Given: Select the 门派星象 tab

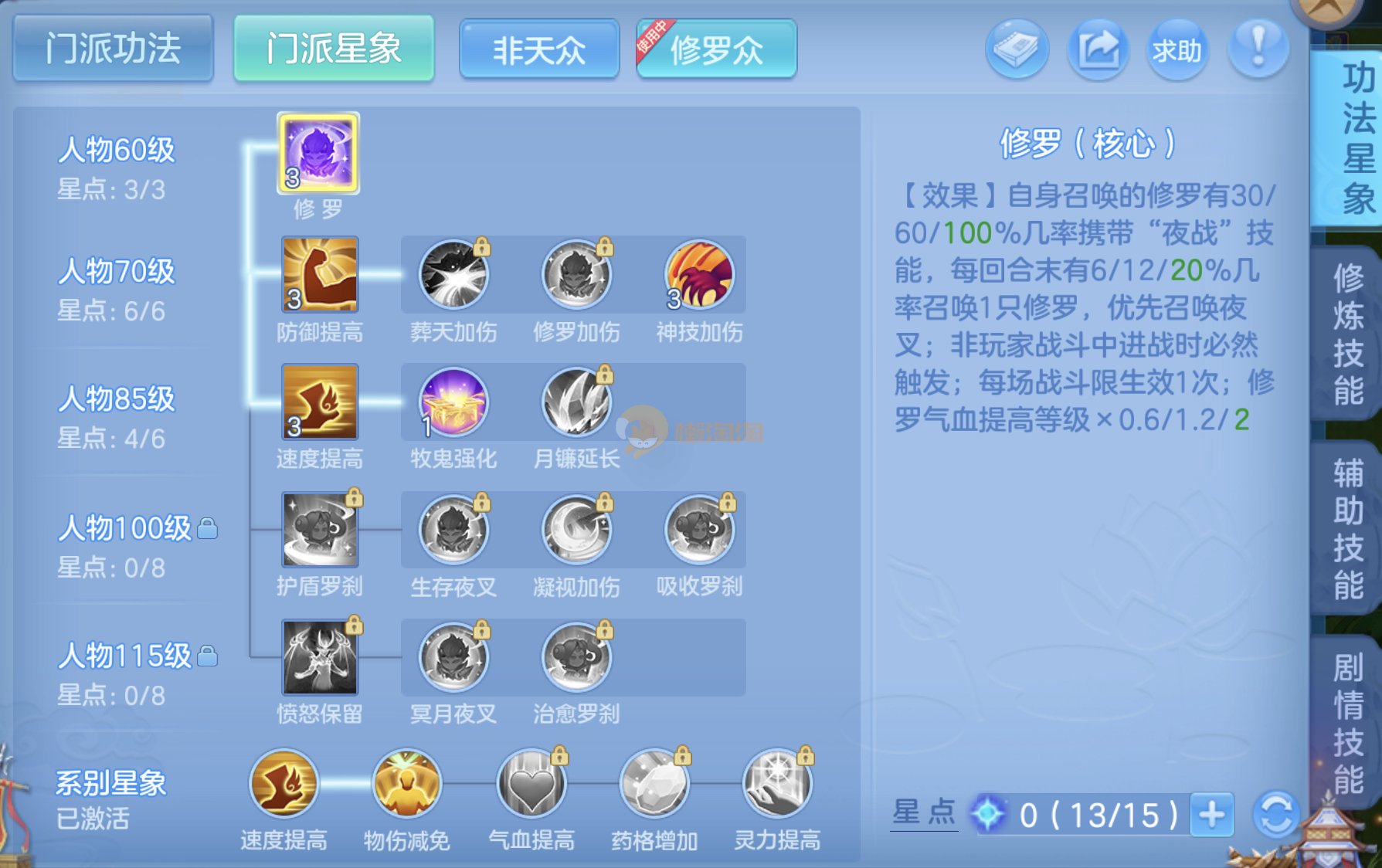Looking at the screenshot, I should (334, 49).
